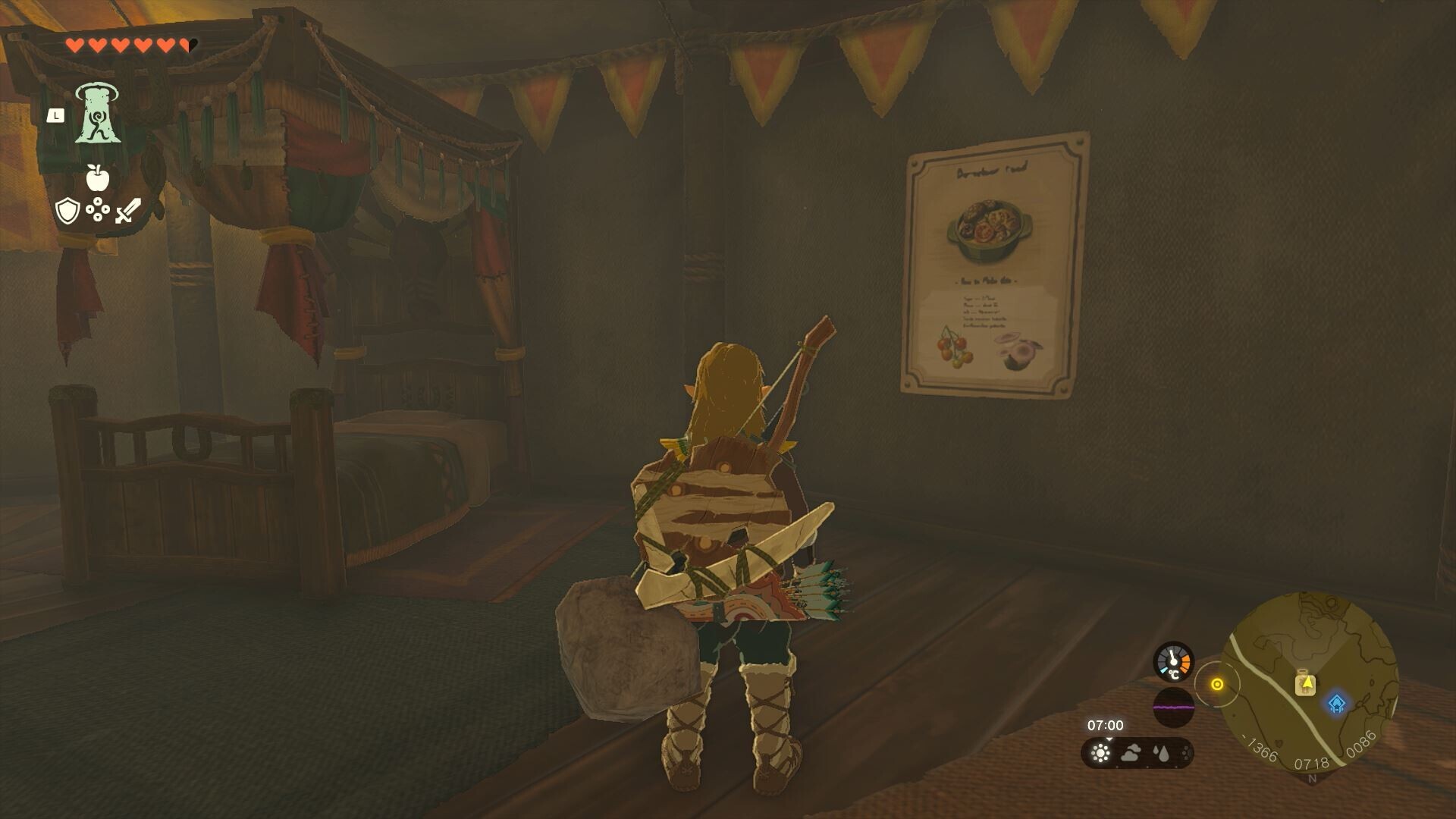
Task: Click the sun weather icon in the forecast
Action: coord(1100,755)
